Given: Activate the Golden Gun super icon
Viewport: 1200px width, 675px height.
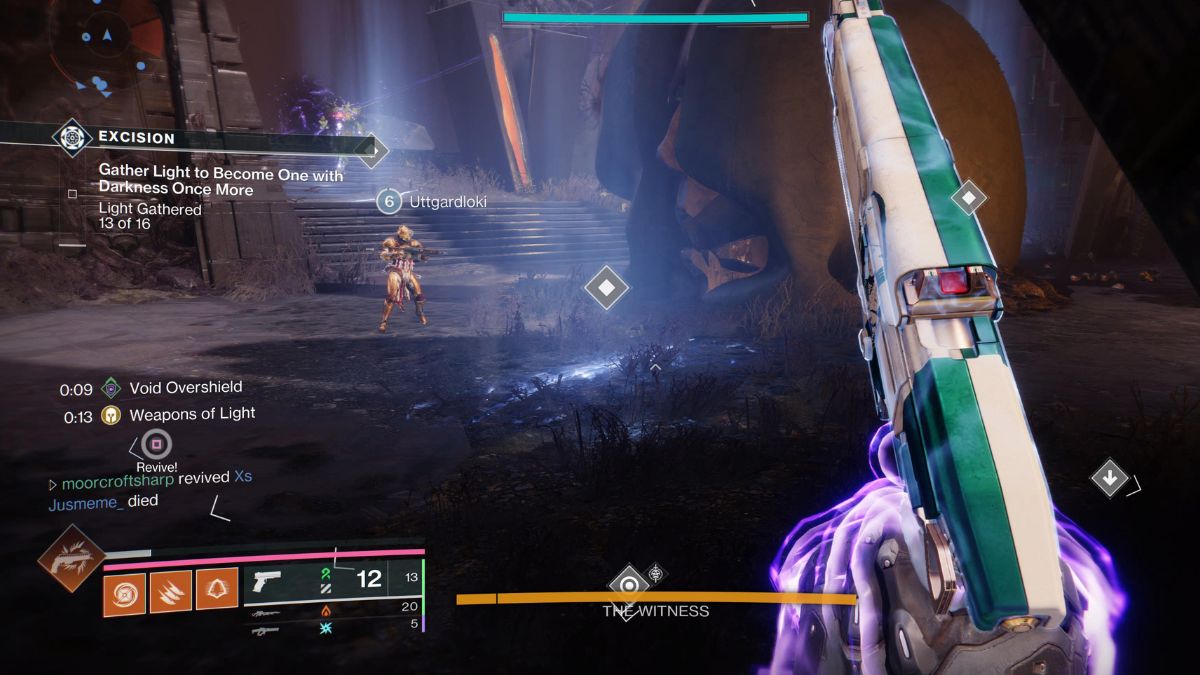Looking at the screenshot, I should tap(71, 558).
